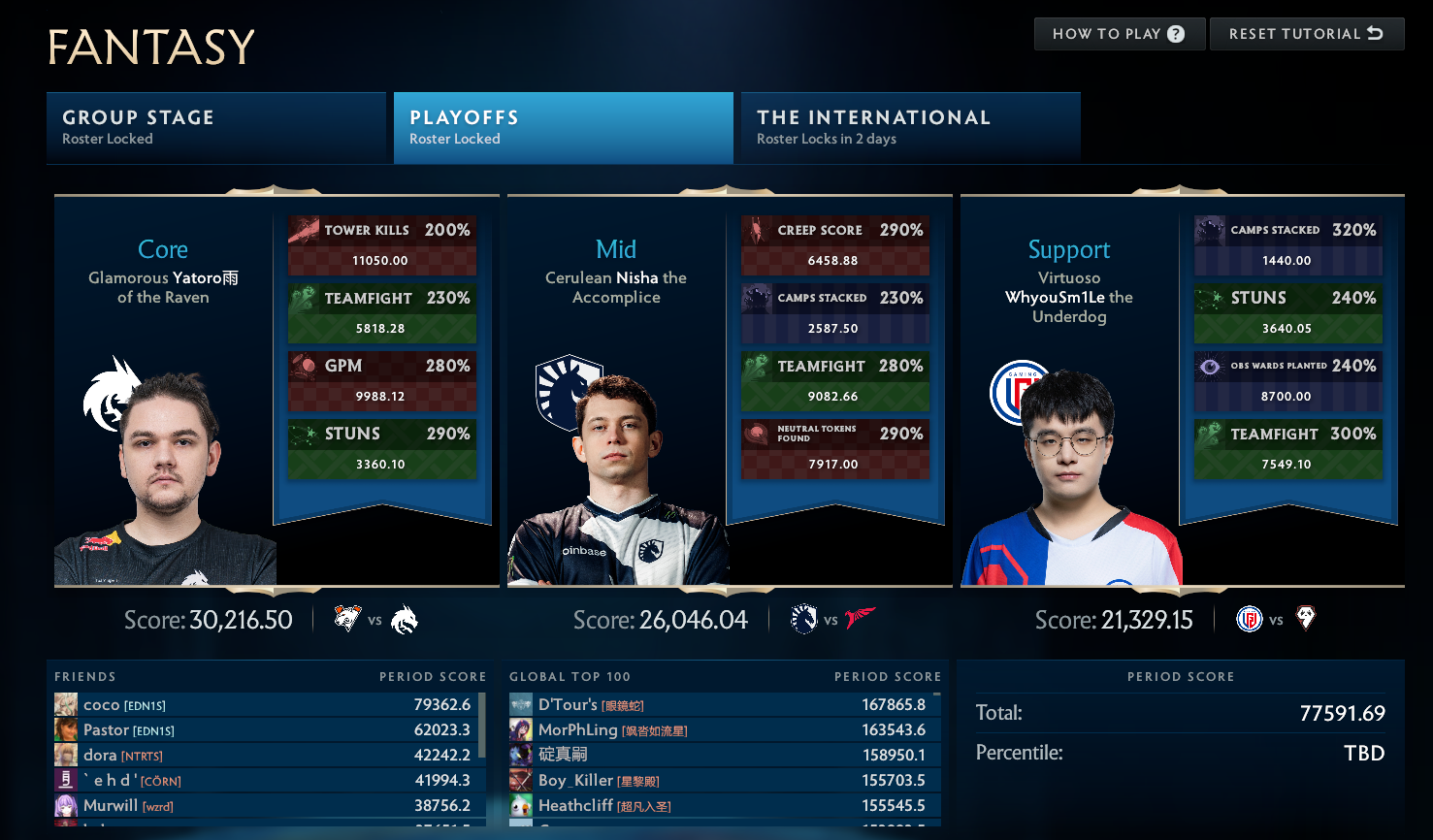Select the Camps Stacked icon on the Mid card
Image resolution: width=1433 pixels, height=840 pixels.
click(757, 298)
